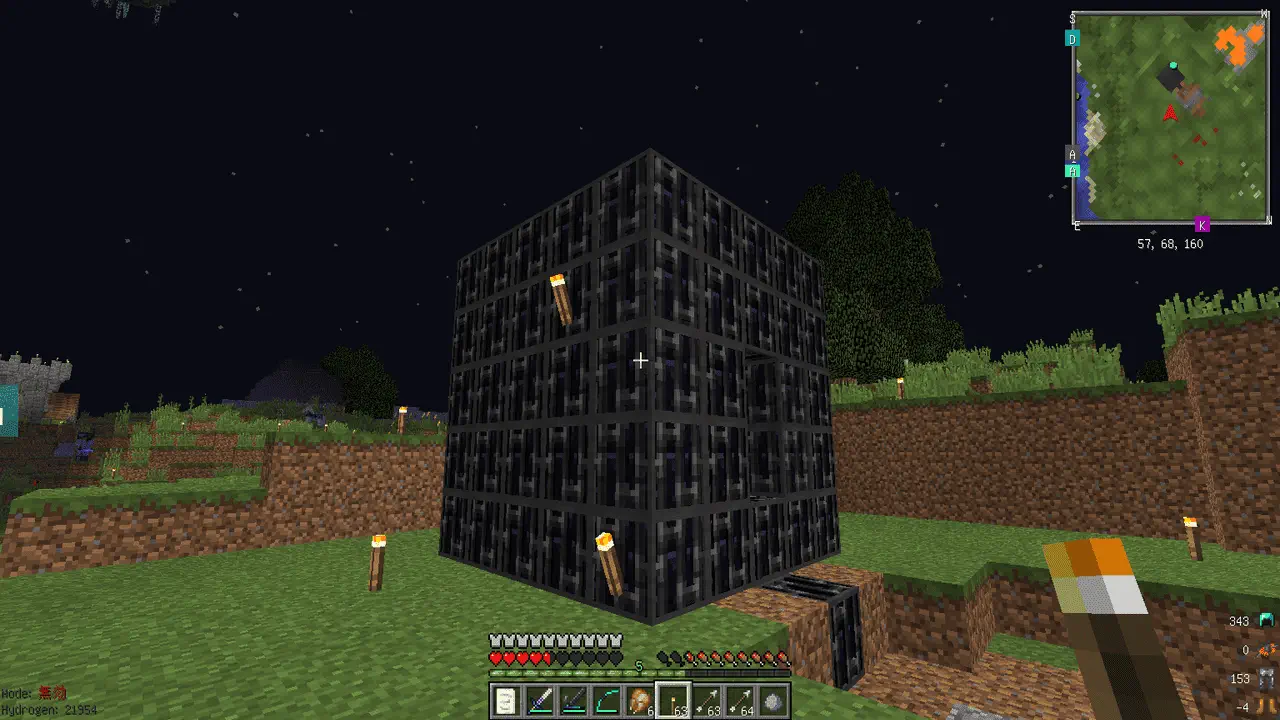Select the teal bow hotbar slot
Image resolution: width=1280 pixels, height=720 pixels.
[606, 702]
